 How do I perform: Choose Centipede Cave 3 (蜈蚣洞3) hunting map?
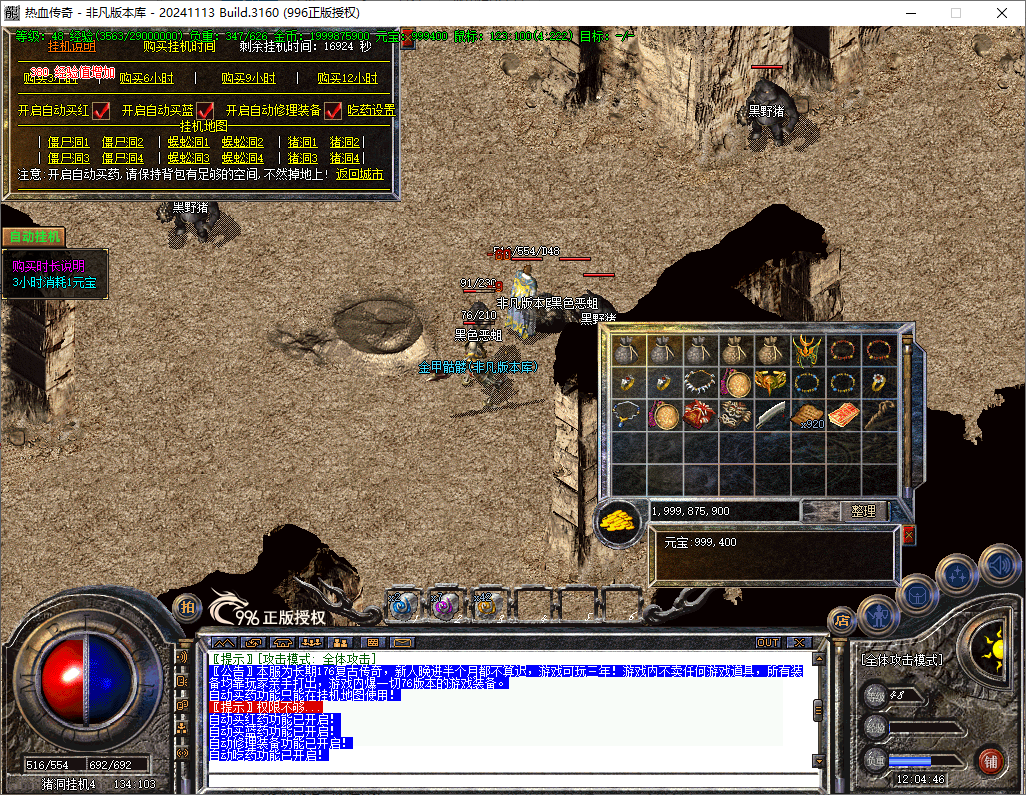[x=188, y=158]
